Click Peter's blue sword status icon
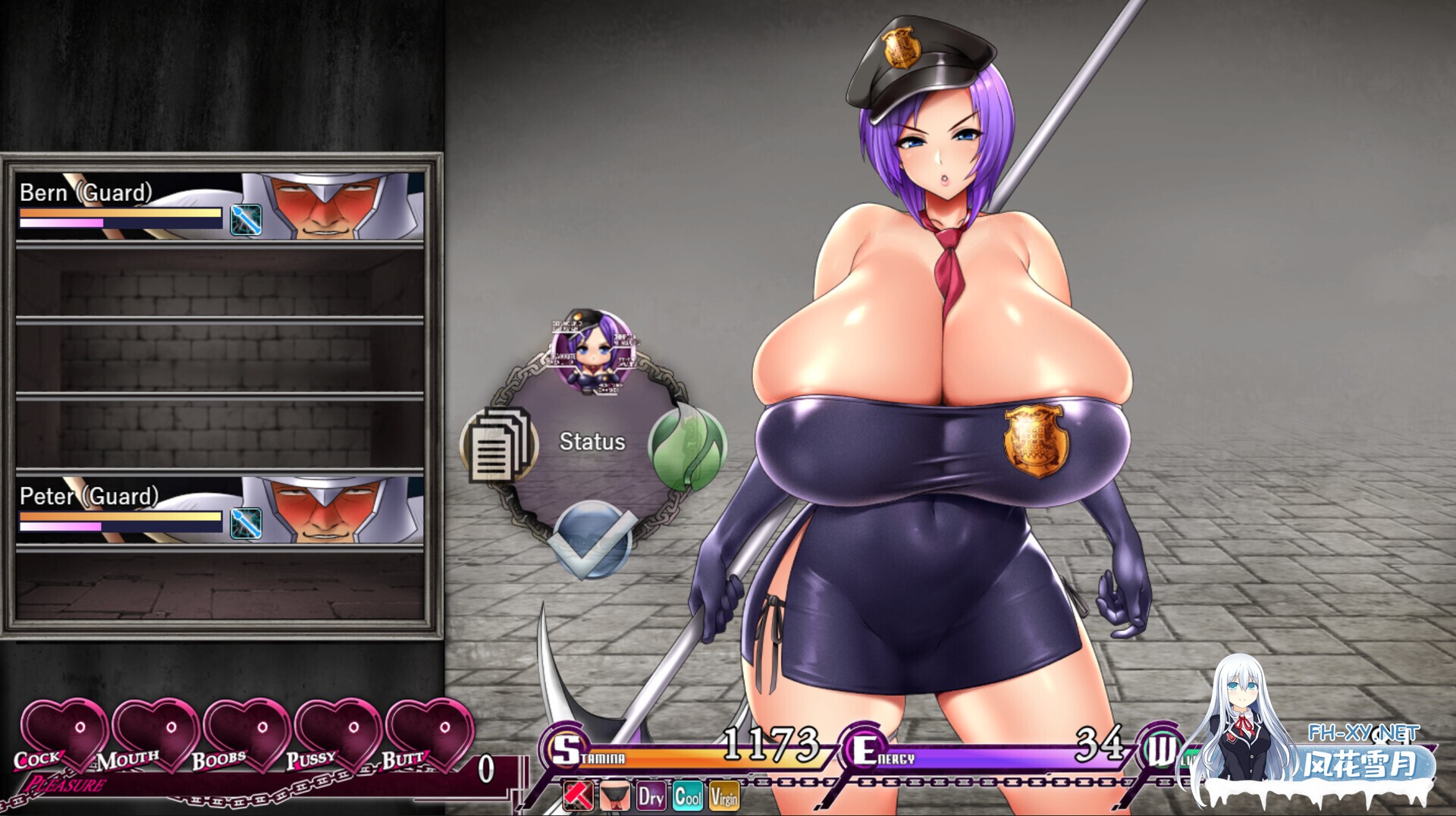Screen dimensions: 1456x816 pos(246,523)
